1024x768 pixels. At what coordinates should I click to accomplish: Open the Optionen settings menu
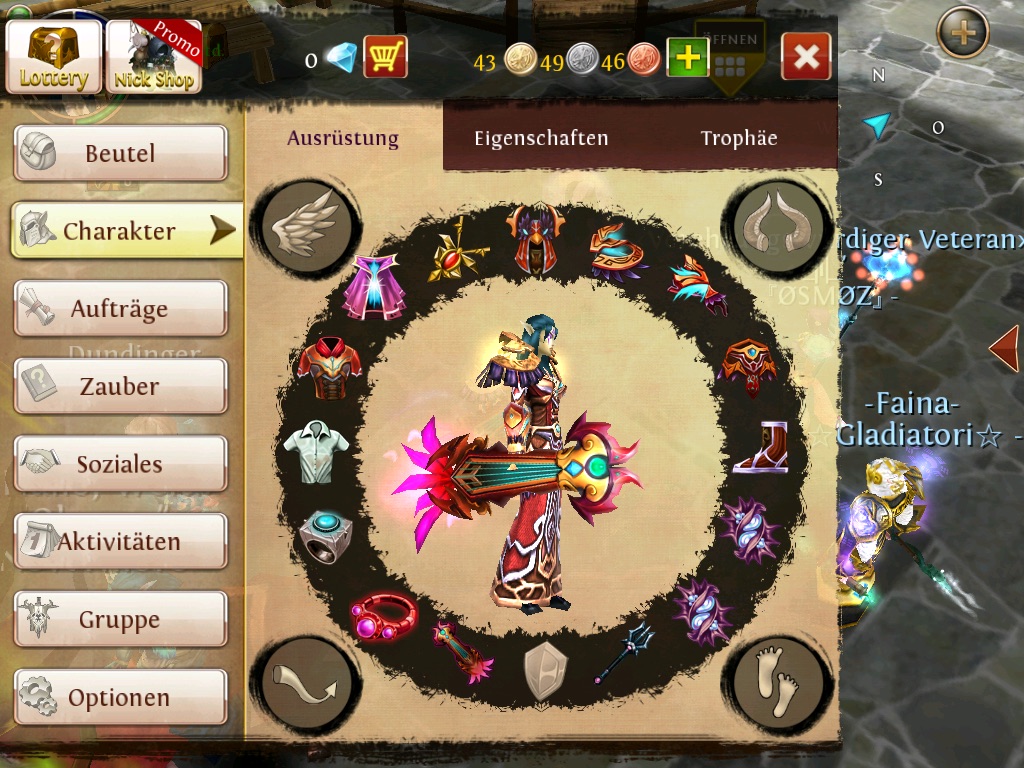pyautogui.click(x=120, y=697)
